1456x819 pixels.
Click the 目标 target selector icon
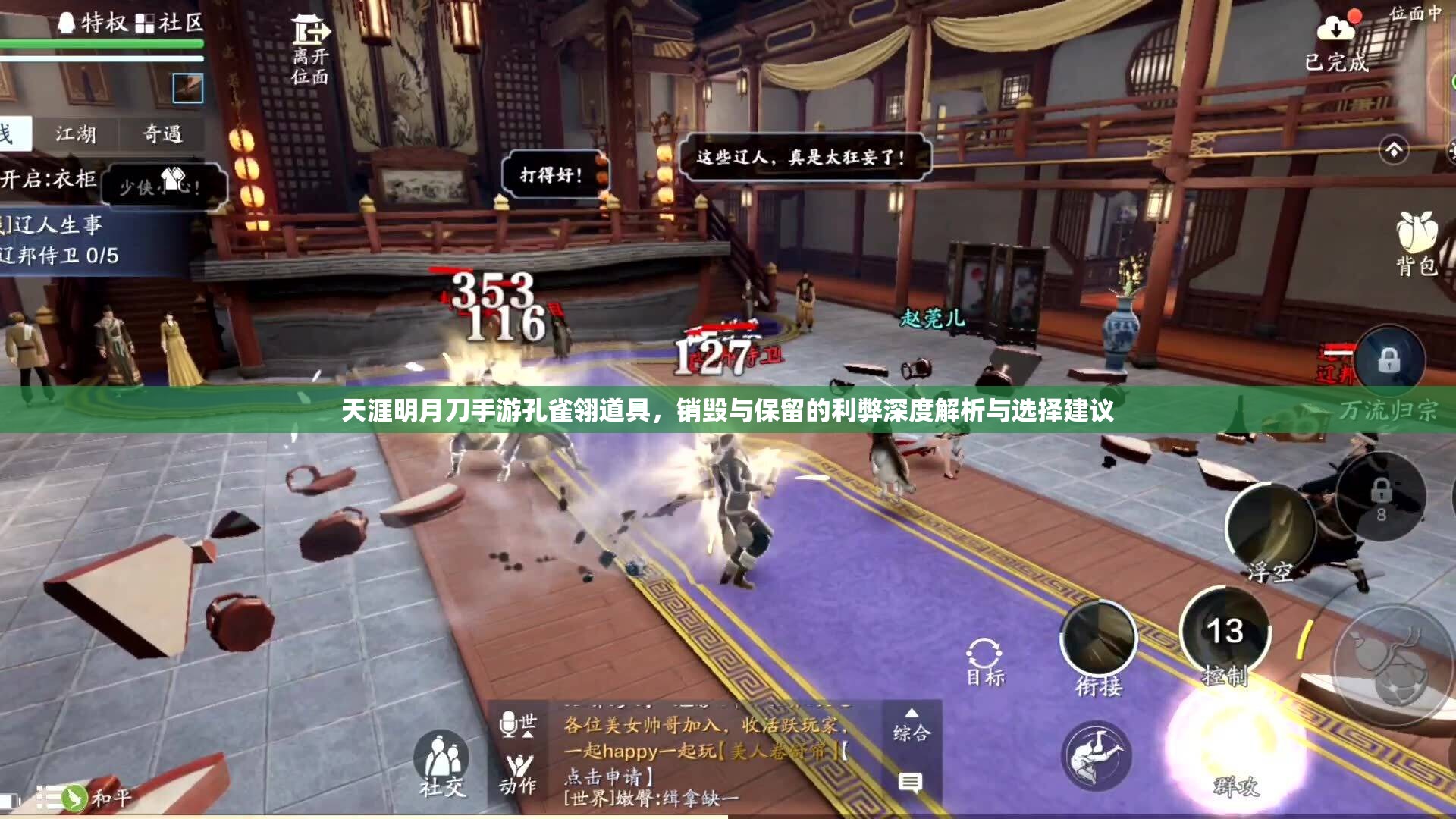coord(984,651)
